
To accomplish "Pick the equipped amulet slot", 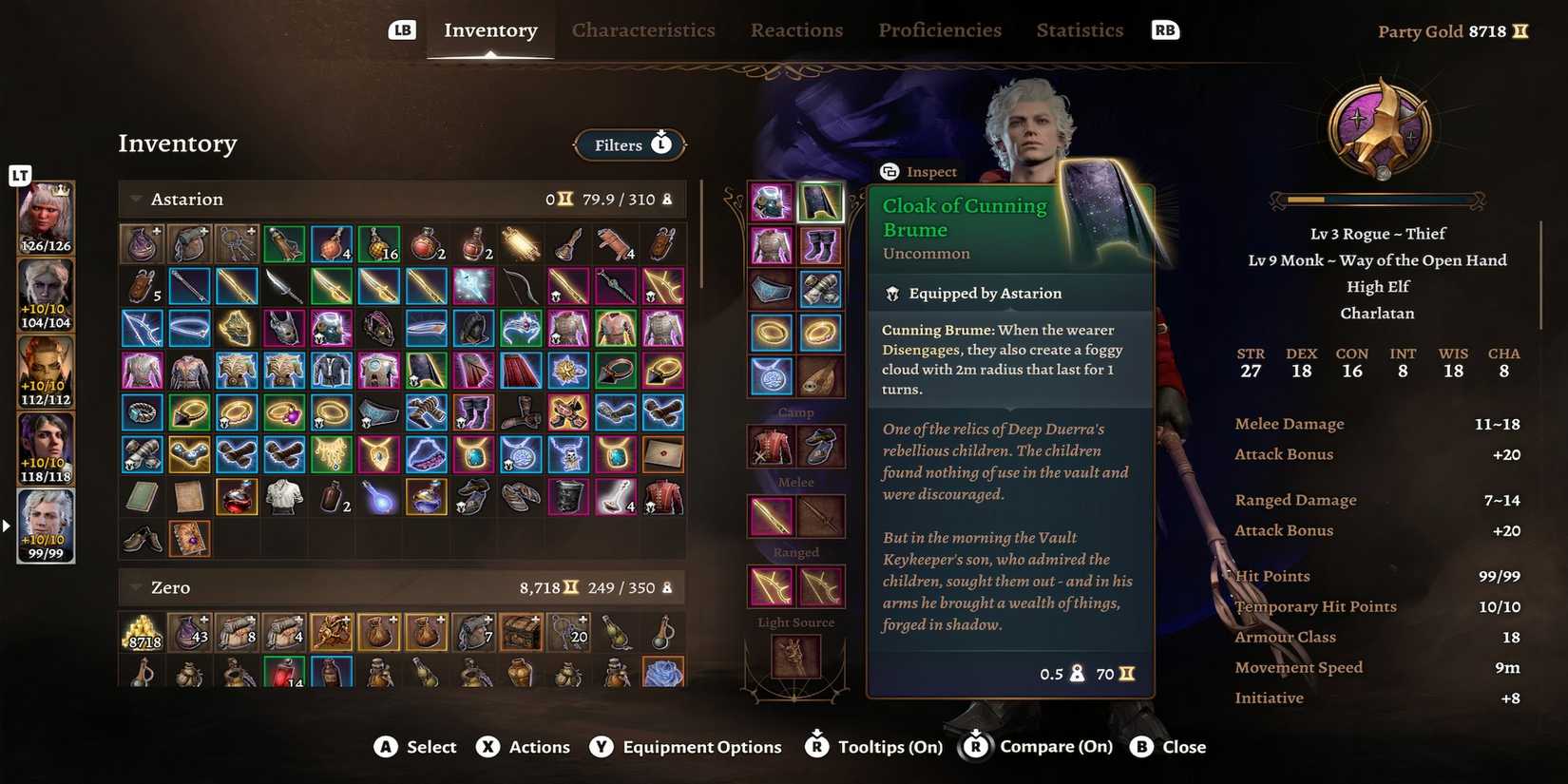I will tap(771, 376).
